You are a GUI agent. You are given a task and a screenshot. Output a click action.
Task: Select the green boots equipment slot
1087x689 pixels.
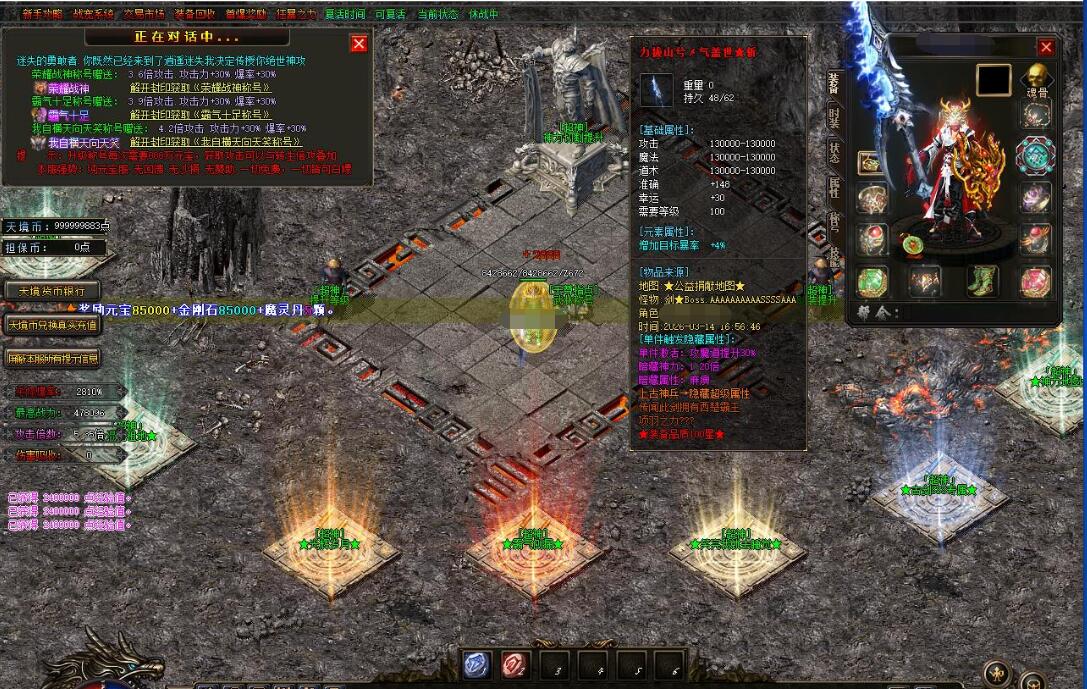[x=982, y=281]
